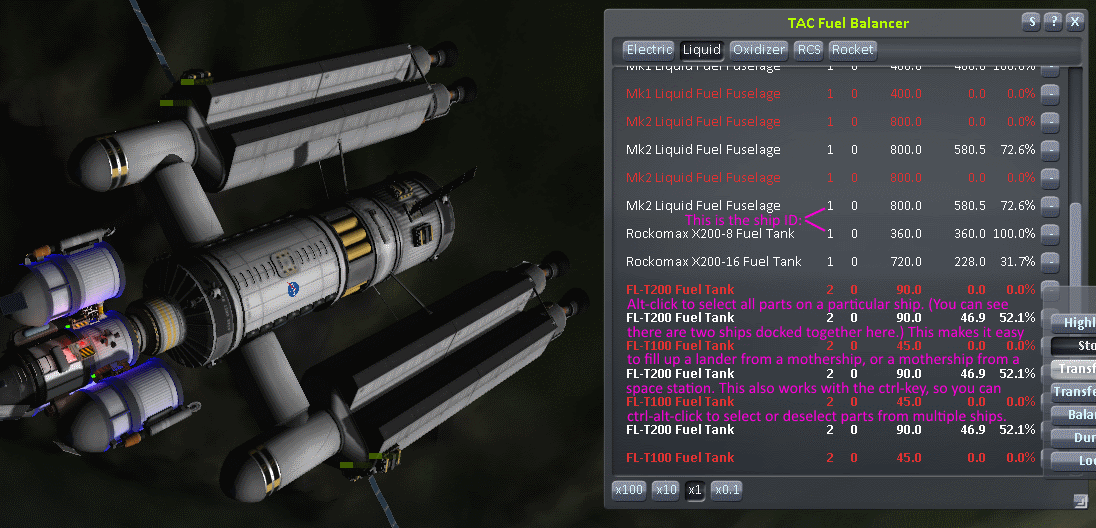This screenshot has height=528, width=1096.
Task: Open settings with the S button
Action: coord(1030,21)
